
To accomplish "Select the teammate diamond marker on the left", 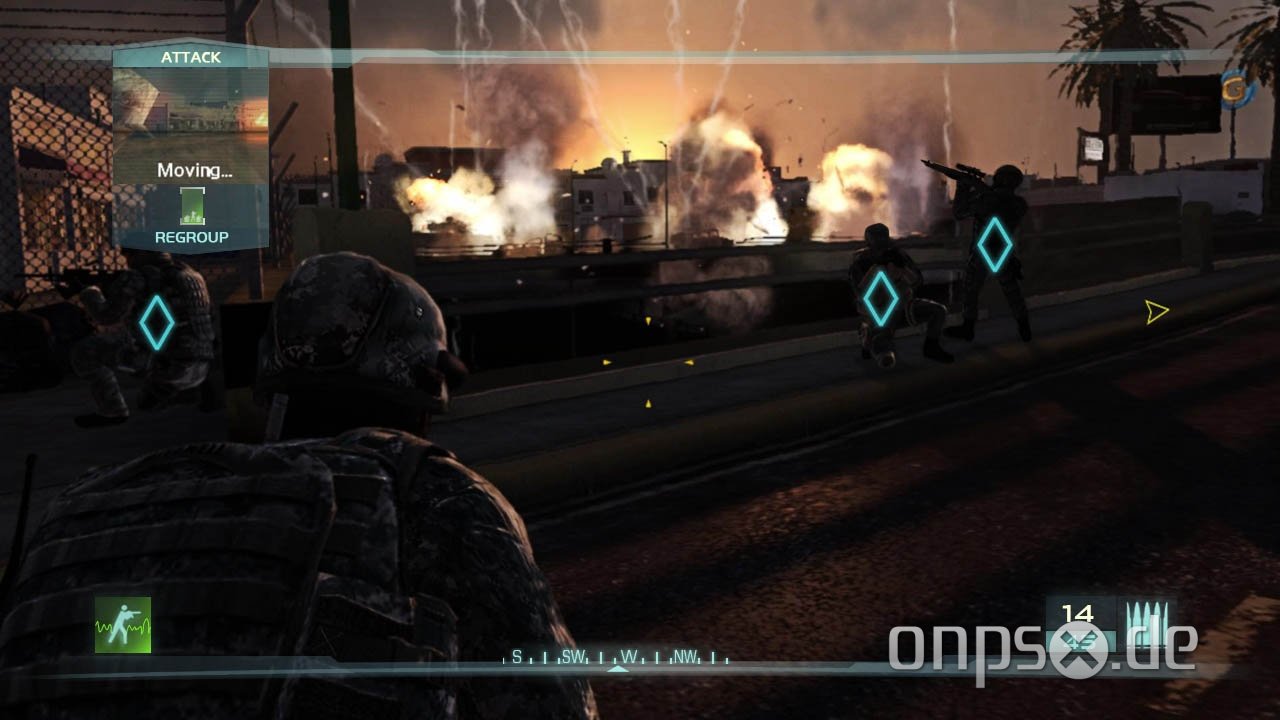I will pyautogui.click(x=155, y=320).
